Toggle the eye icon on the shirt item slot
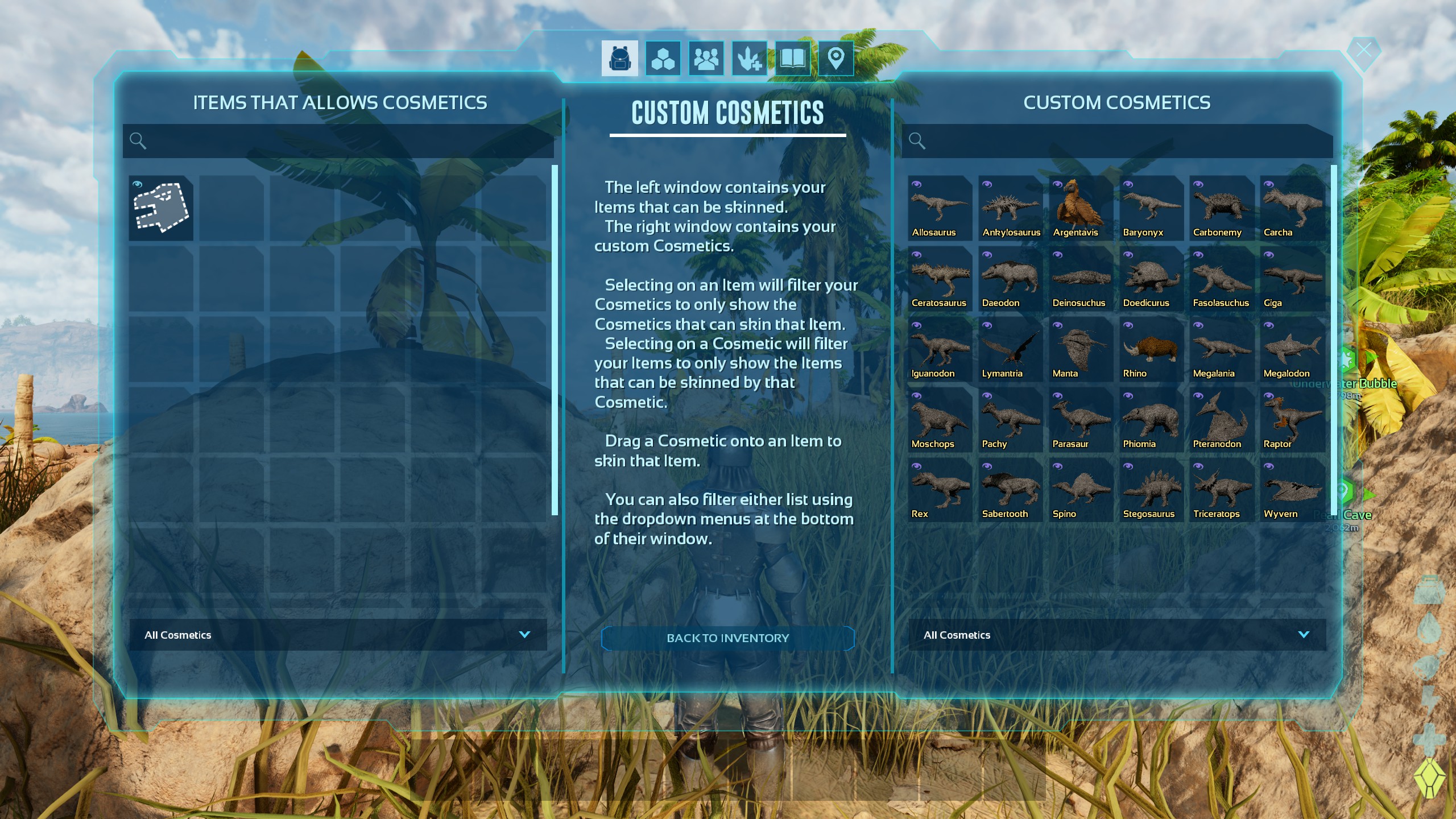Viewport: 1456px width, 819px height. click(x=137, y=183)
